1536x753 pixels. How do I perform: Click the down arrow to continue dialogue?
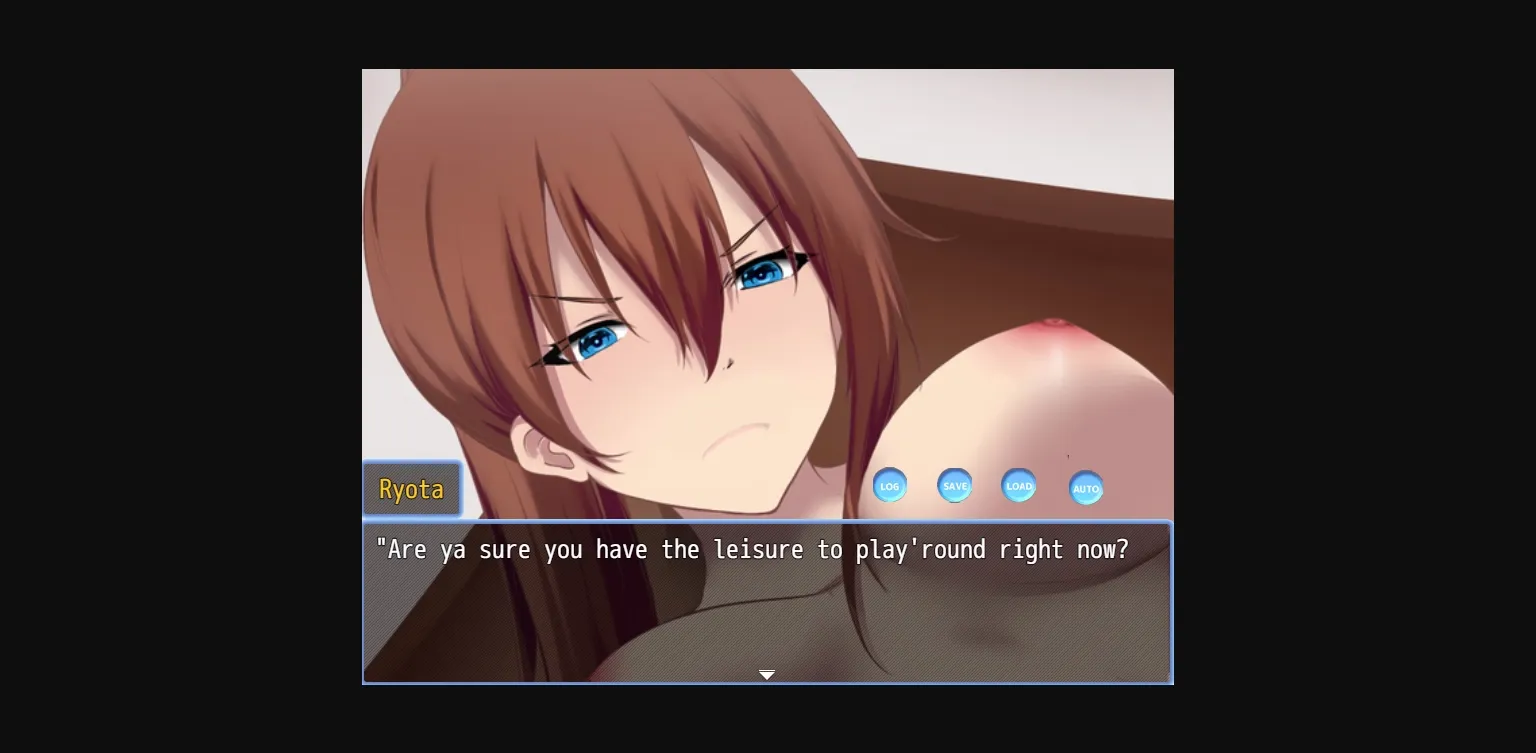(x=767, y=675)
